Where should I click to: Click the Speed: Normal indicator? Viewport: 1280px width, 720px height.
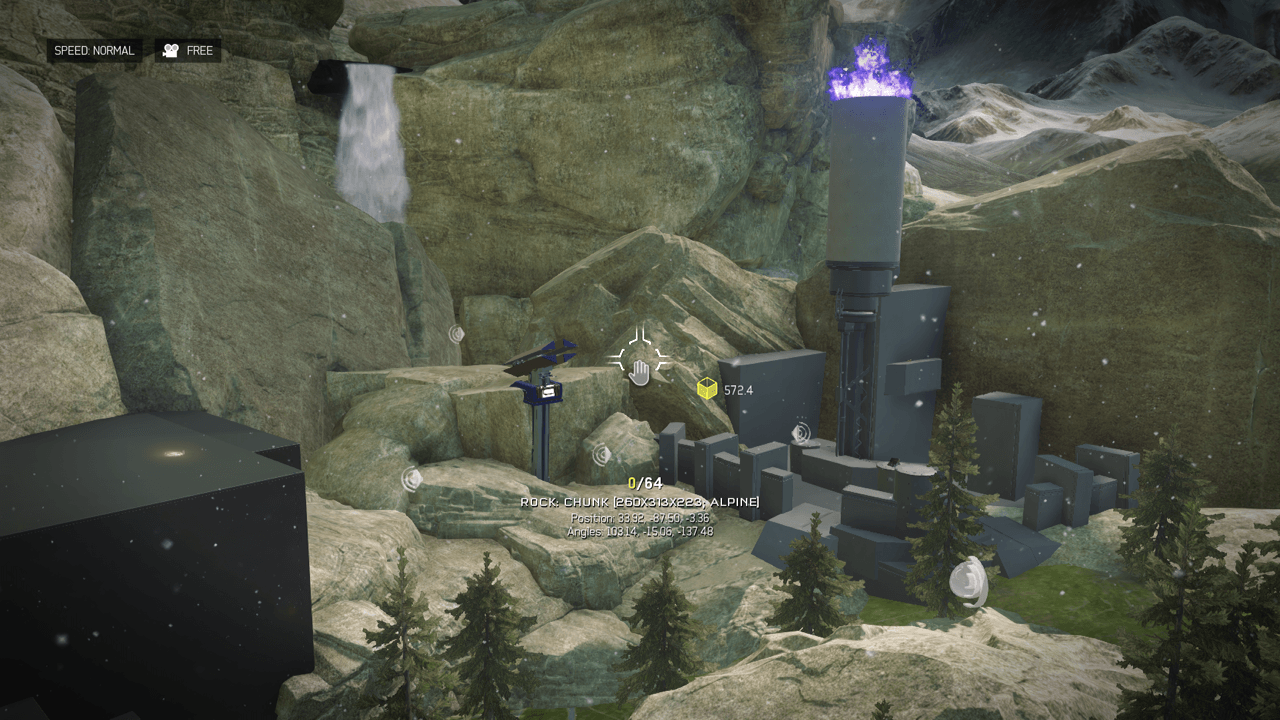tap(94, 51)
